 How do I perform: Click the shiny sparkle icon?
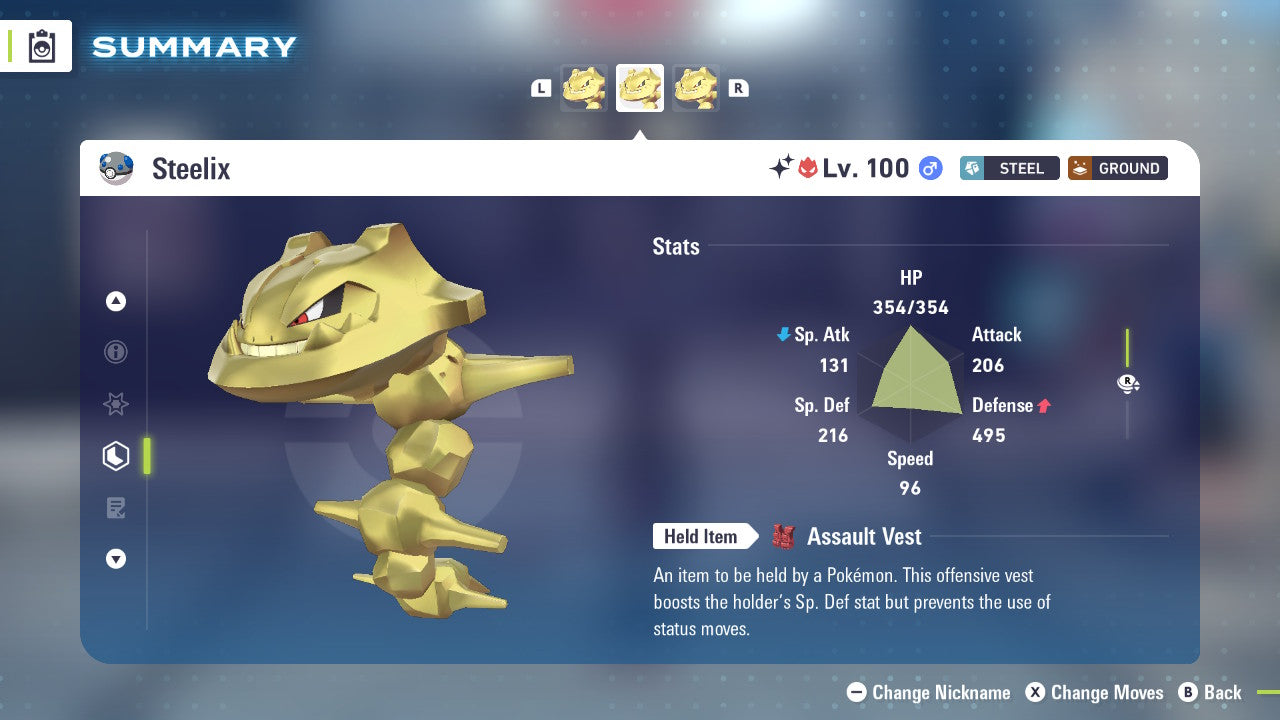(x=783, y=168)
